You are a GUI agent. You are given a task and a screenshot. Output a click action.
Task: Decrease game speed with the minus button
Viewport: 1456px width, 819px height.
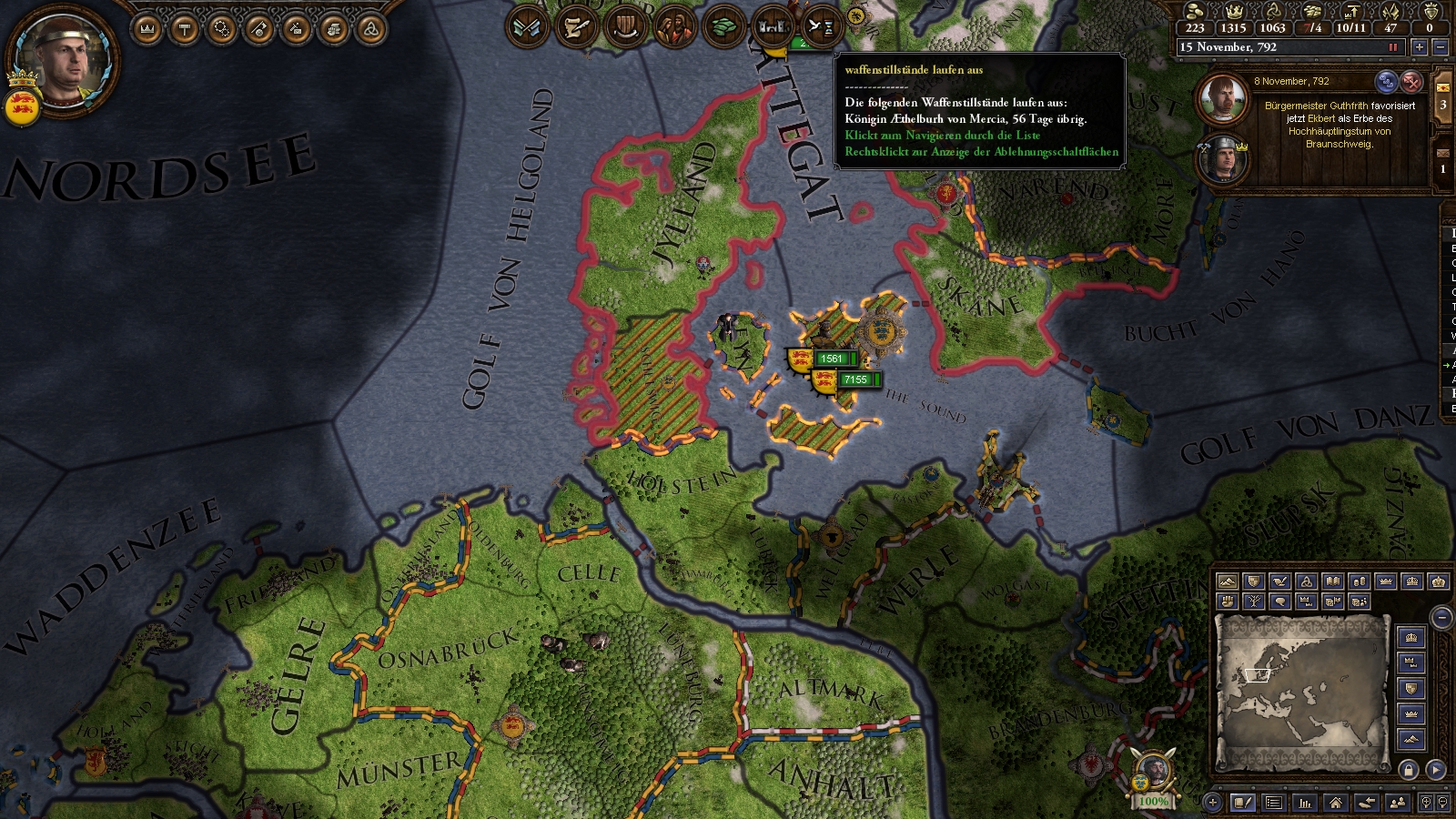(x=1440, y=47)
